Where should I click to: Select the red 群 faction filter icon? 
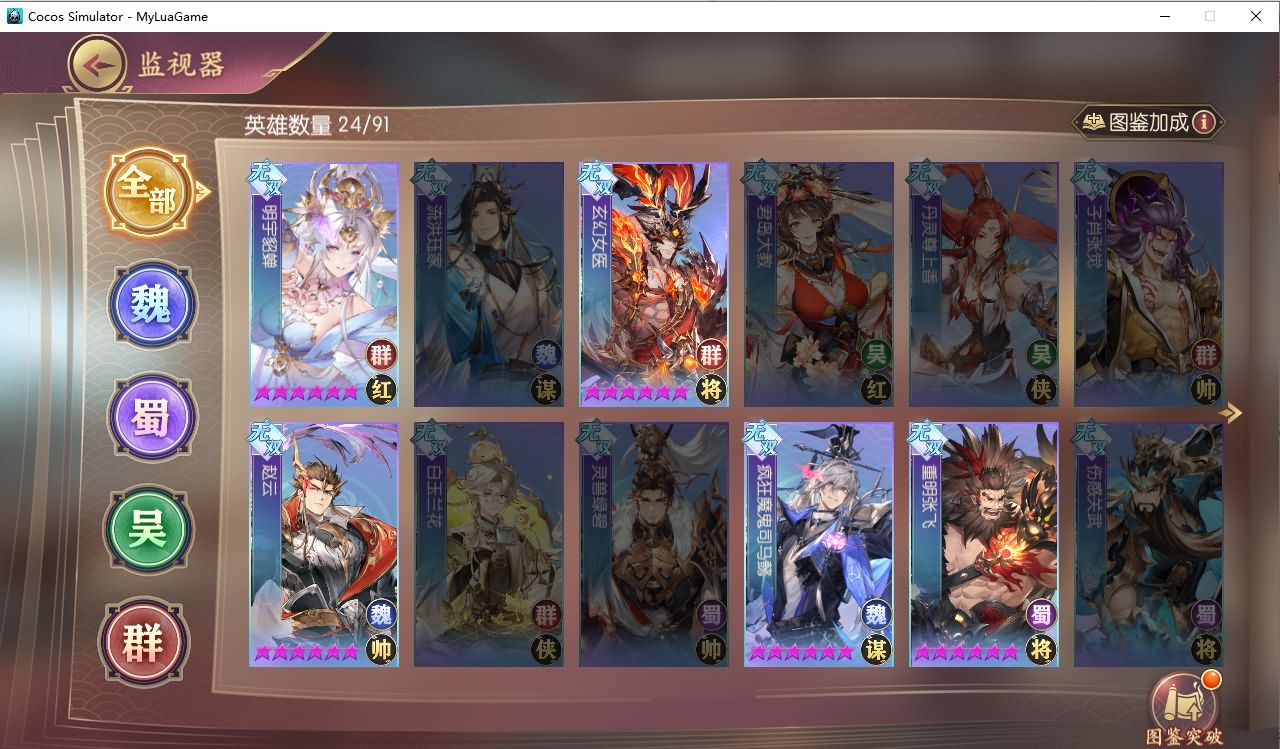(144, 643)
